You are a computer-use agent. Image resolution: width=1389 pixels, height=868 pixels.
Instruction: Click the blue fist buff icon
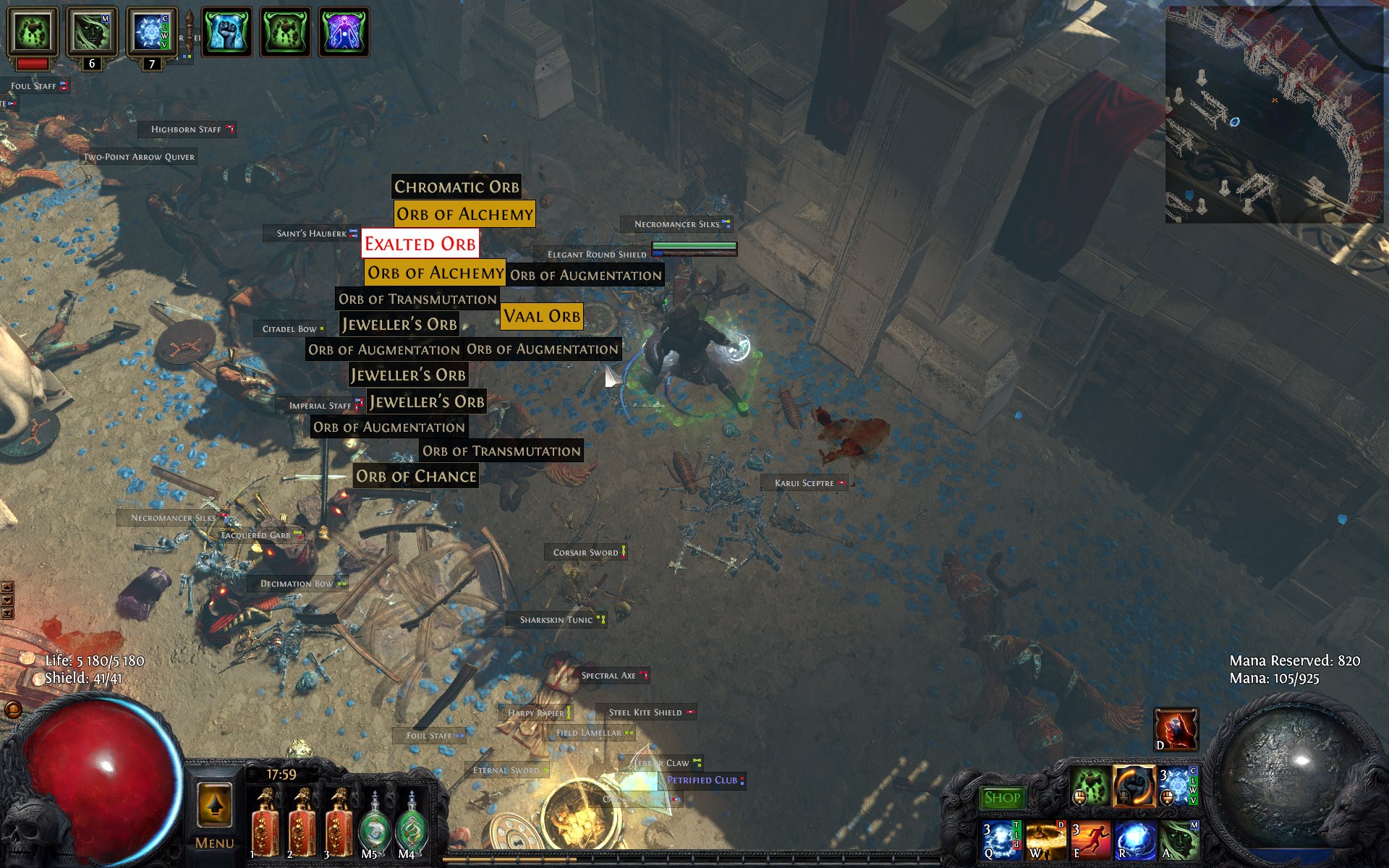(x=226, y=32)
